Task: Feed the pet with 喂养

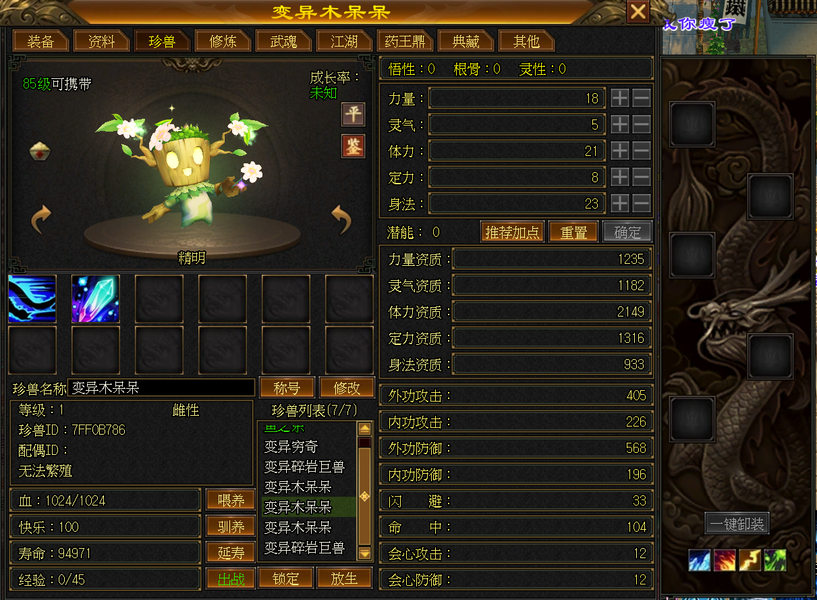Action: coord(230,500)
